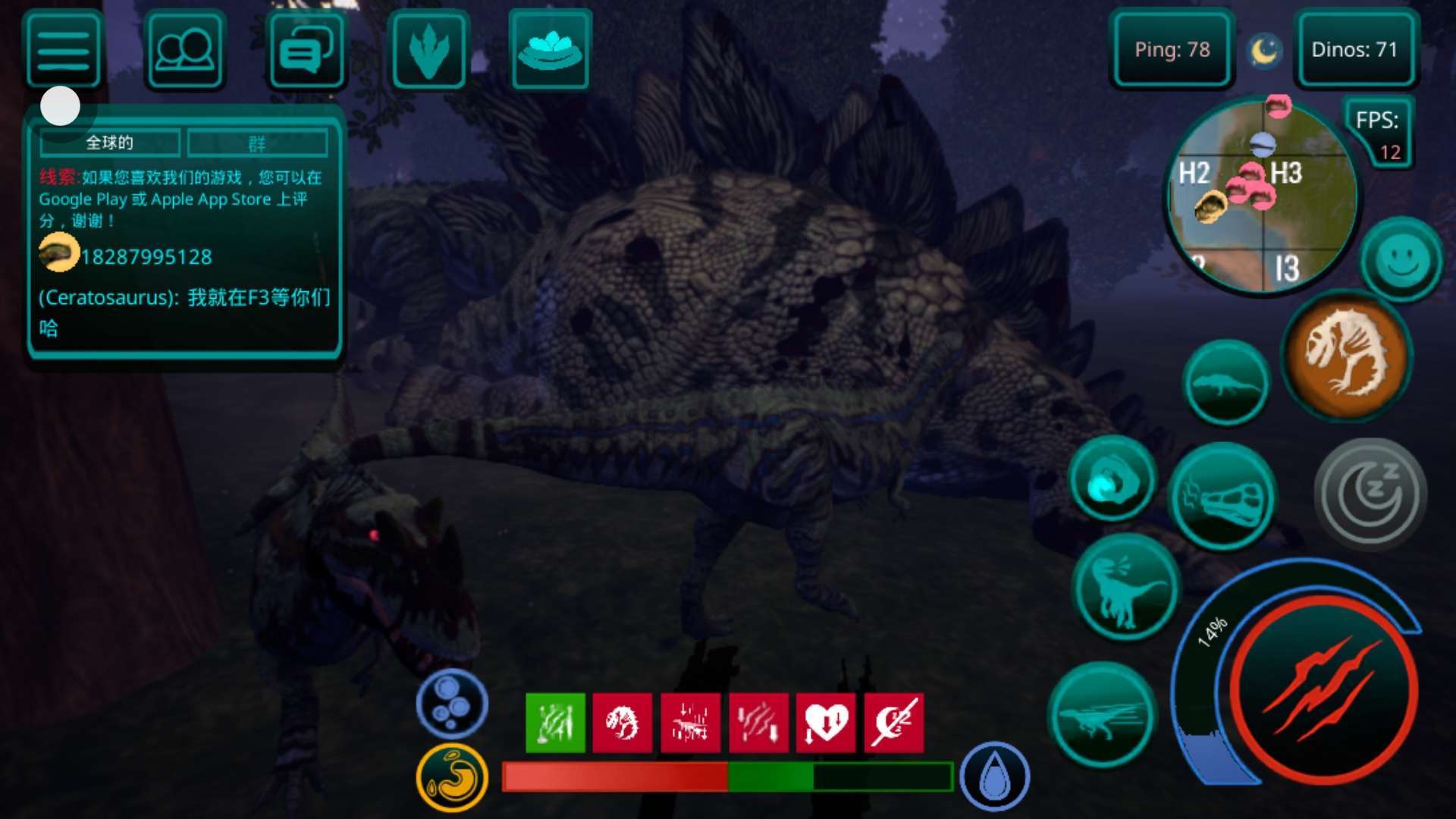Viewport: 1456px width, 819px height.
Task: Open the friends list icon
Action: coord(184,51)
